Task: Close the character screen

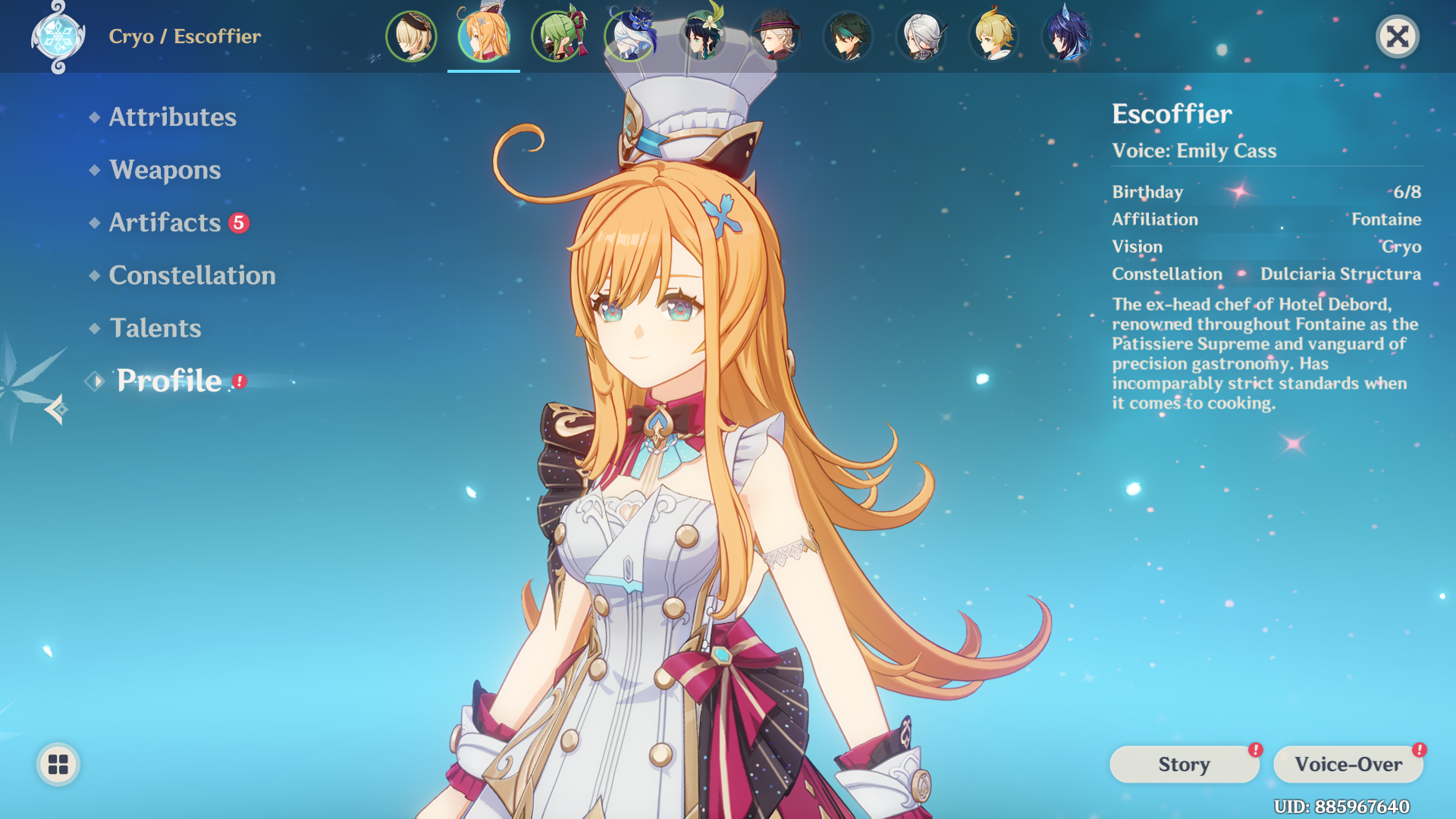Action: pos(1398,36)
